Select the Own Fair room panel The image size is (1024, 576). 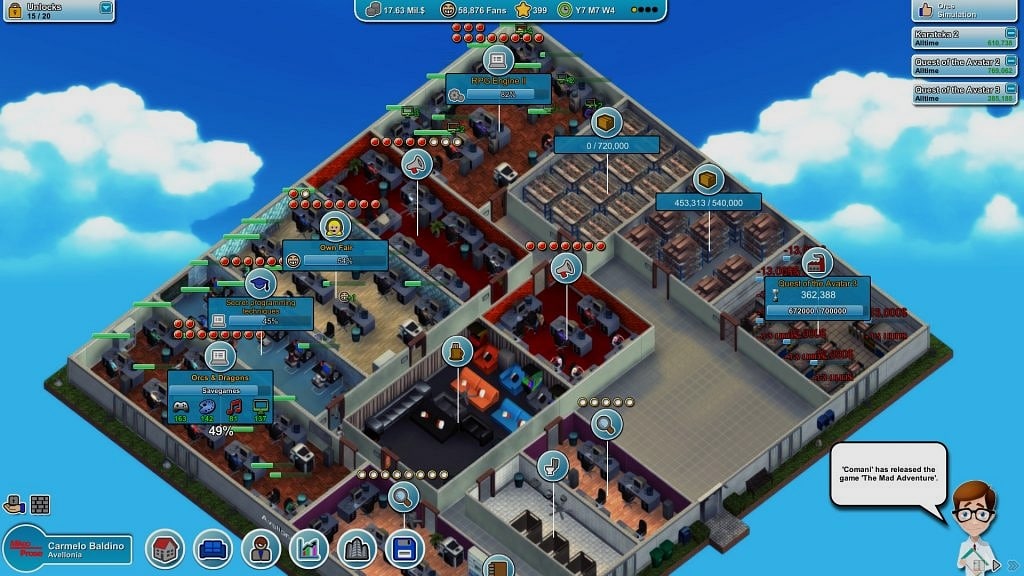pyautogui.click(x=334, y=254)
